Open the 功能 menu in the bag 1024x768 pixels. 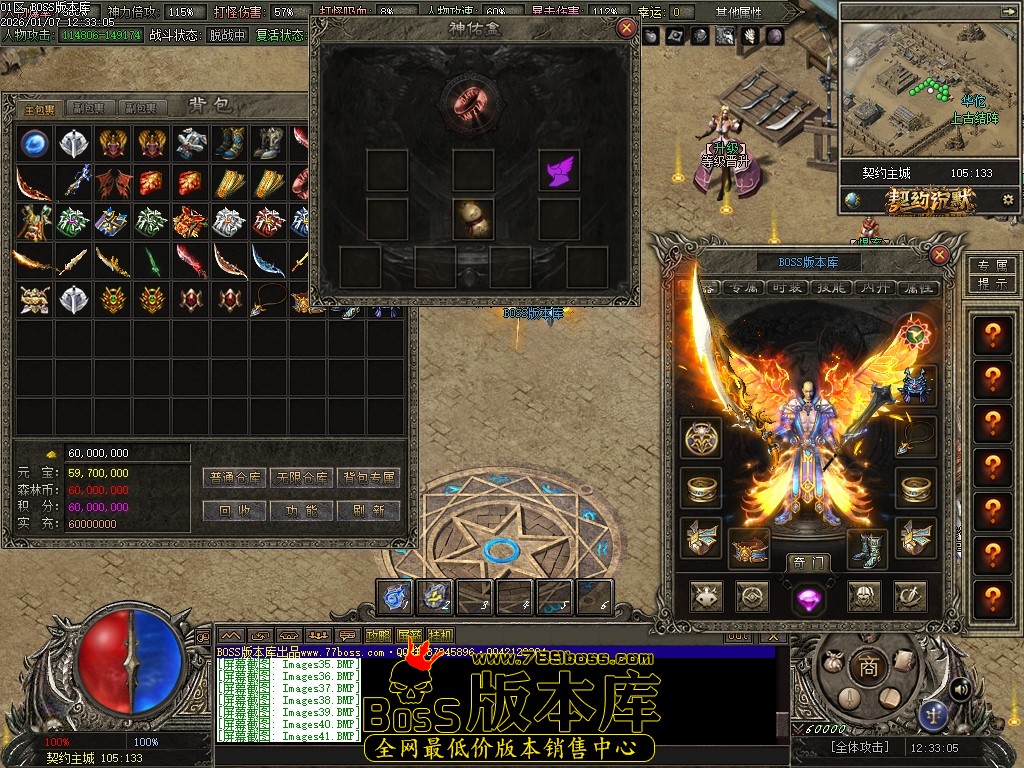coord(302,510)
